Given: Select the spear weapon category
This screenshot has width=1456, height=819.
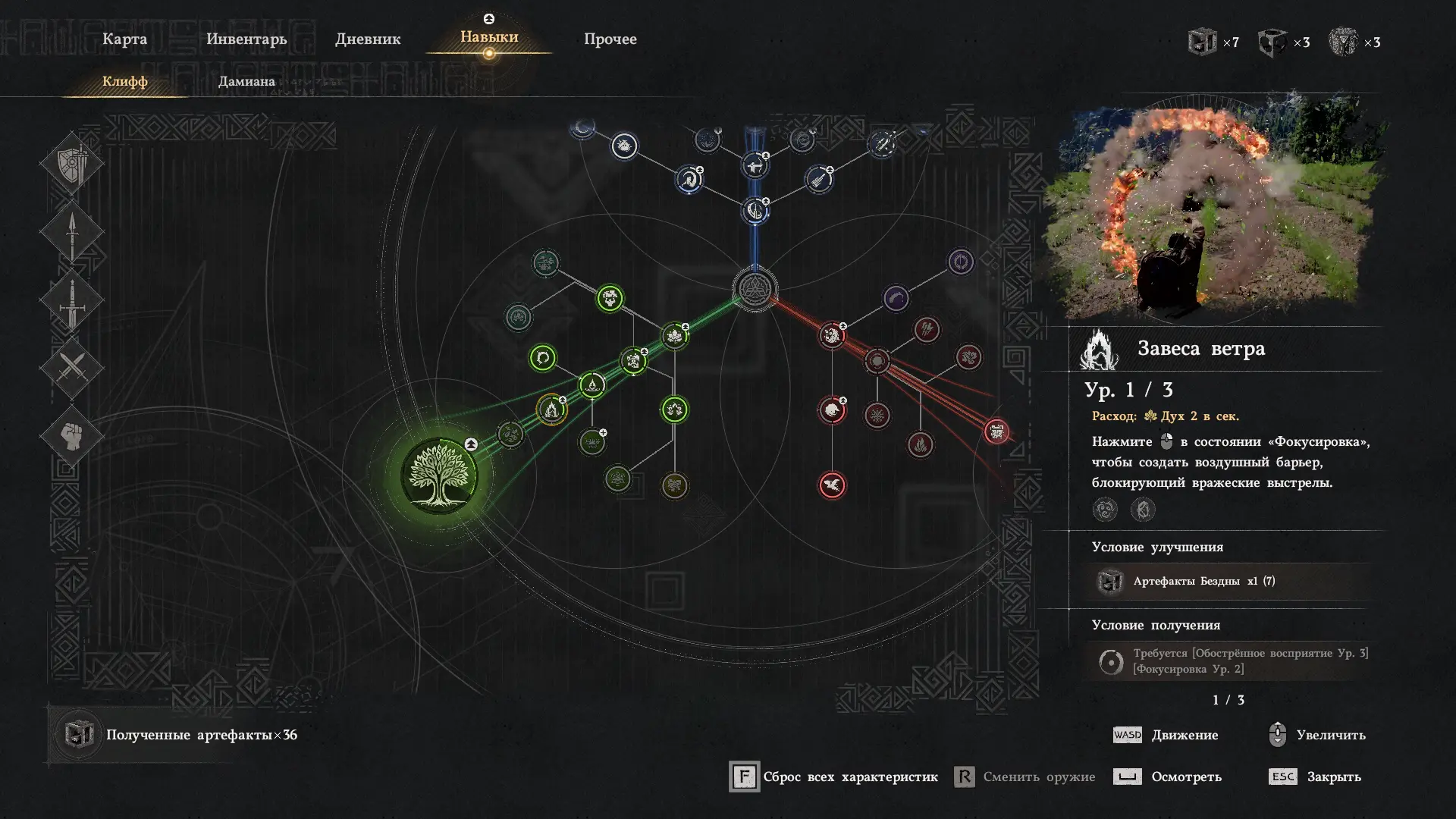Looking at the screenshot, I should pyautogui.click(x=72, y=231).
